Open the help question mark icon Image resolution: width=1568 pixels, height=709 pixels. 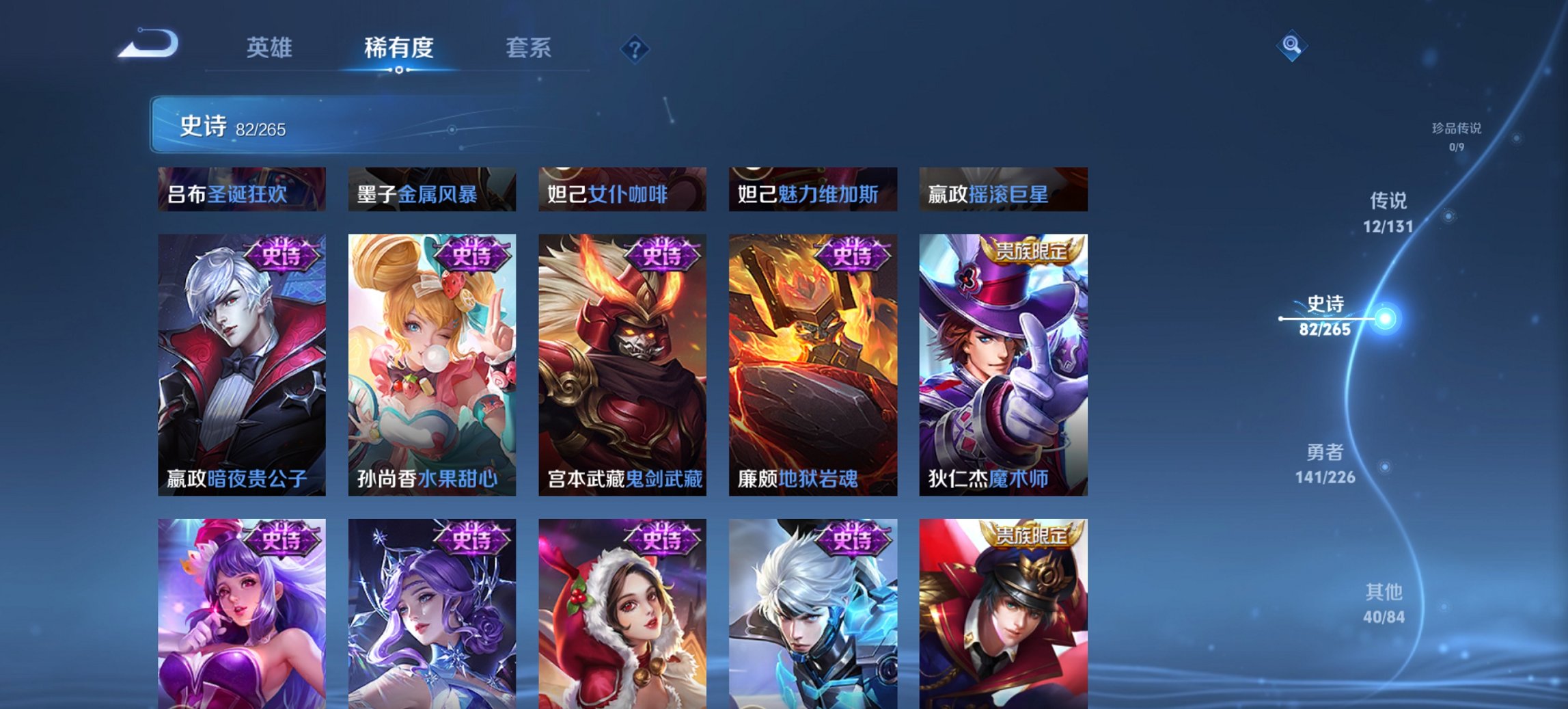[x=635, y=48]
